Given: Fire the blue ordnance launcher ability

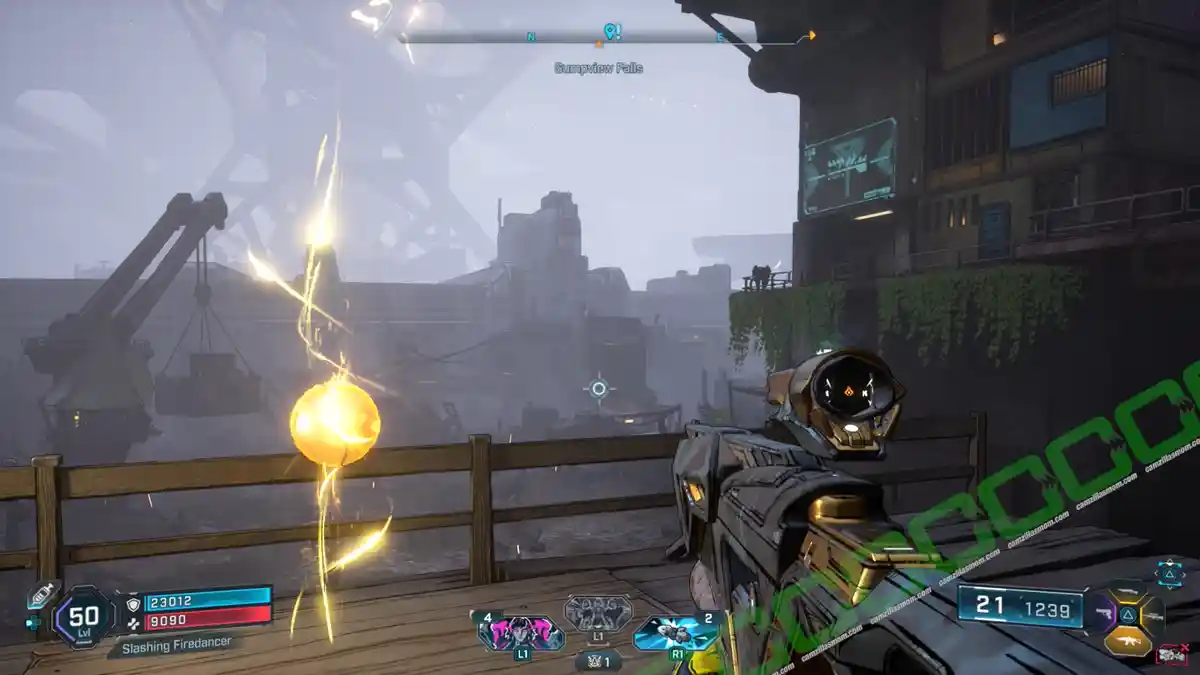Looking at the screenshot, I should [x=676, y=633].
